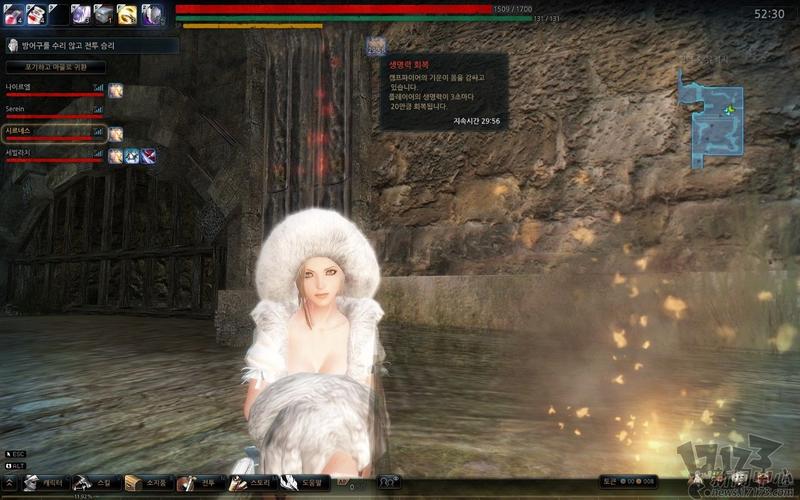The image size is (800, 500).
Task: Use the red potion in the first quickslot
Action: [x=11, y=14]
